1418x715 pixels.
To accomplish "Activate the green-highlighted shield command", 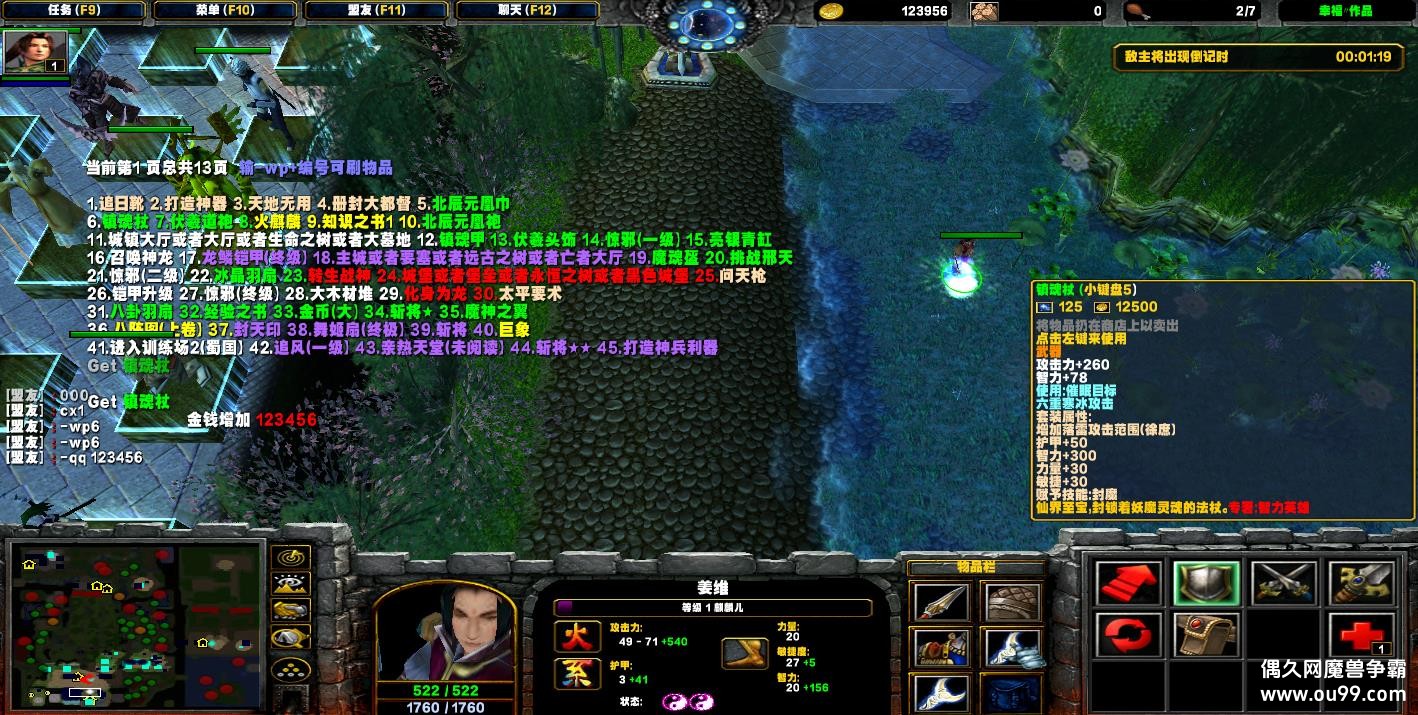I will 1205,582.
